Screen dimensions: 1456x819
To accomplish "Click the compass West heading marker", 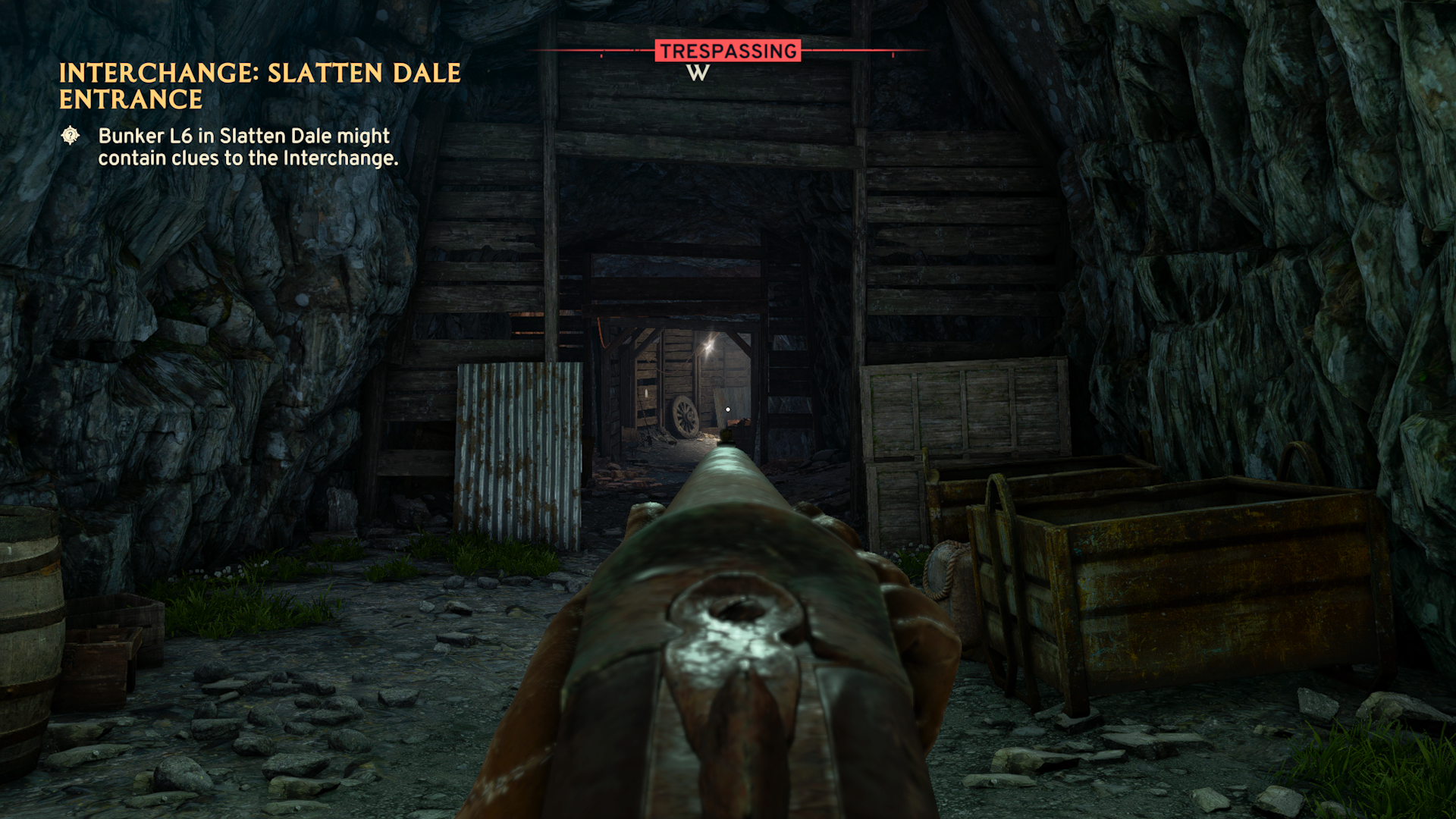I will tap(698, 73).
